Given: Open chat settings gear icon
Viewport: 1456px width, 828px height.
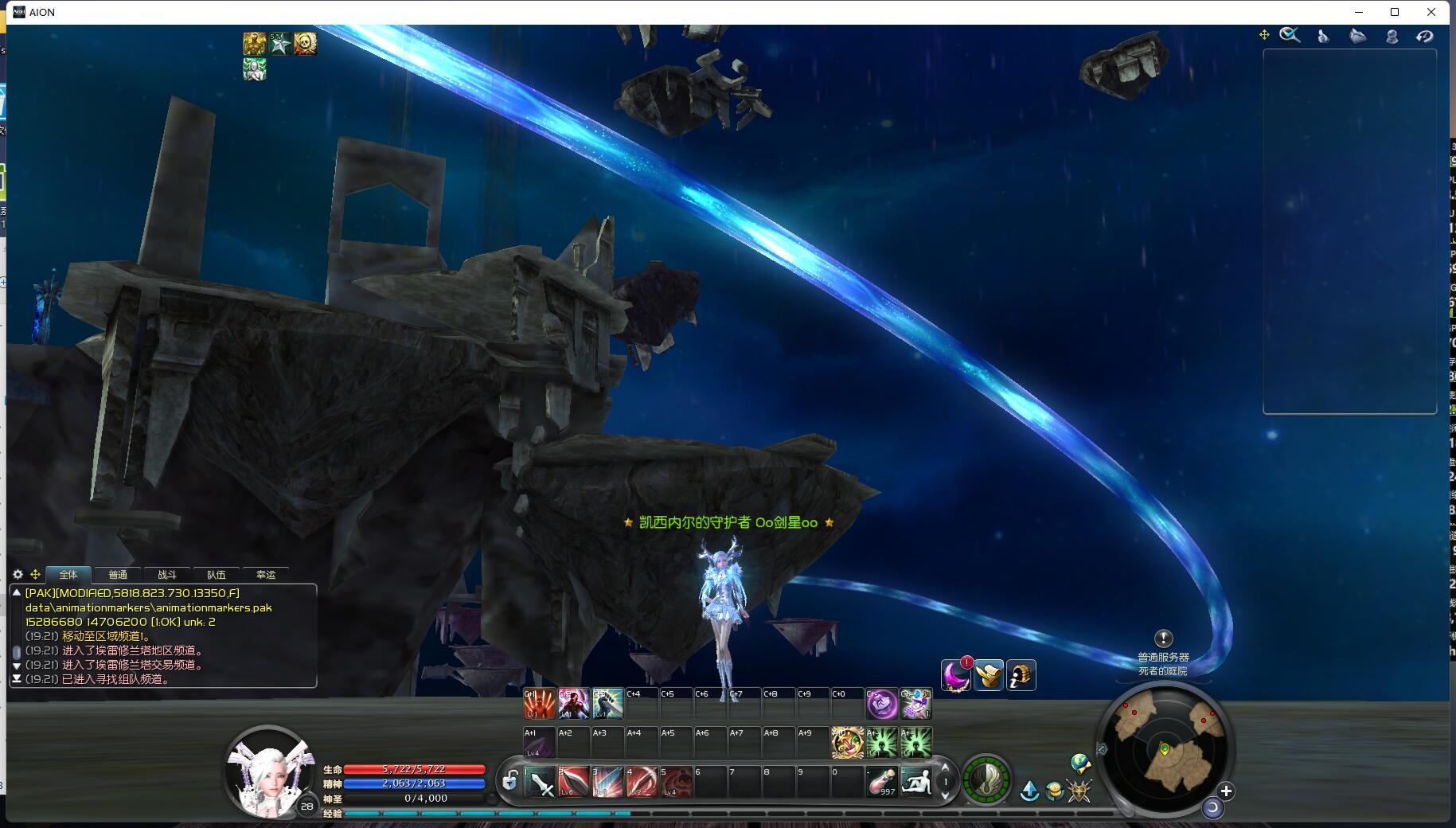Looking at the screenshot, I should coord(18,574).
